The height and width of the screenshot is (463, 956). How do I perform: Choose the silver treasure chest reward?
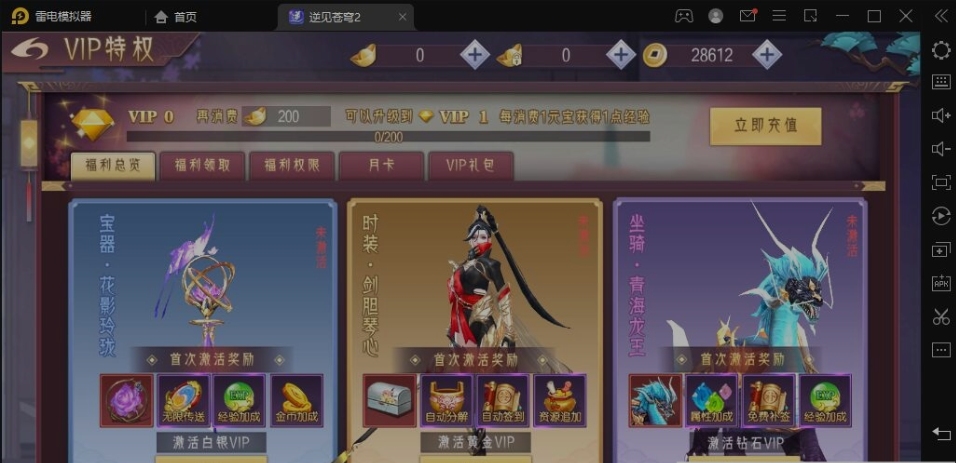[390, 400]
